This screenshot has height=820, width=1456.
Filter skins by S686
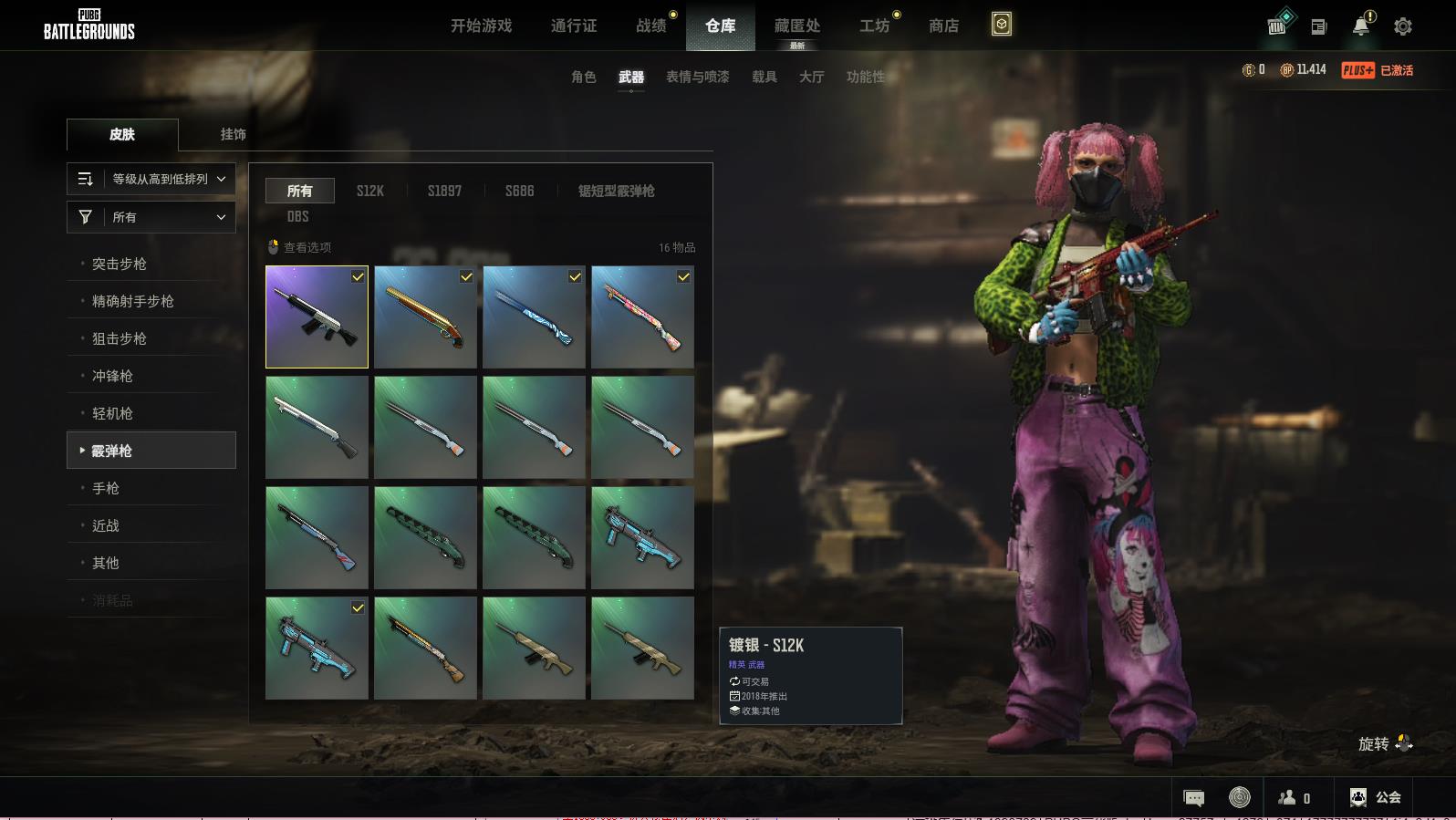coord(519,191)
